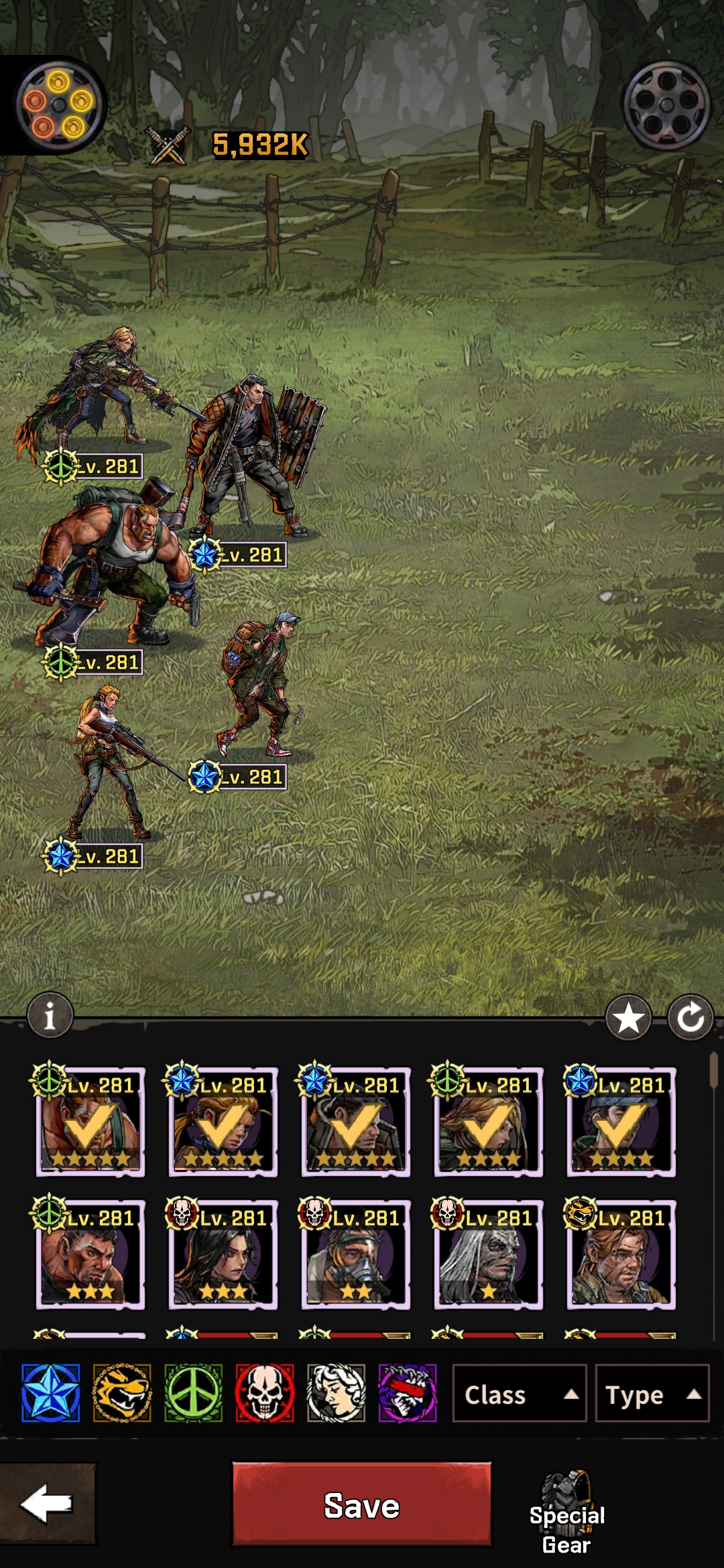Viewport: 724px width, 1568px height.
Task: Show formation info with the i button
Action: 50,1017
